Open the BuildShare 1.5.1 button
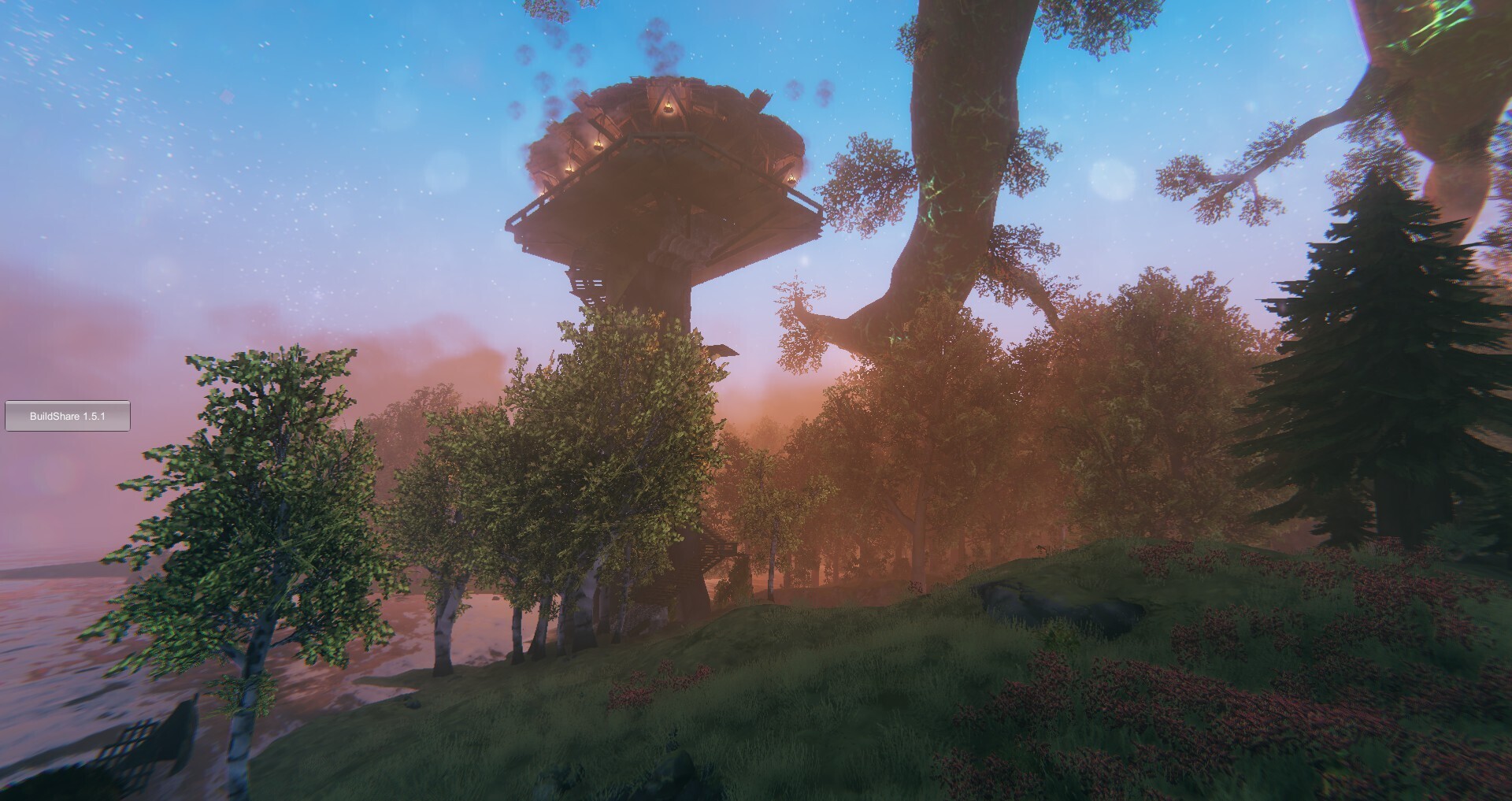Viewport: 1512px width, 801px height. coord(68,416)
